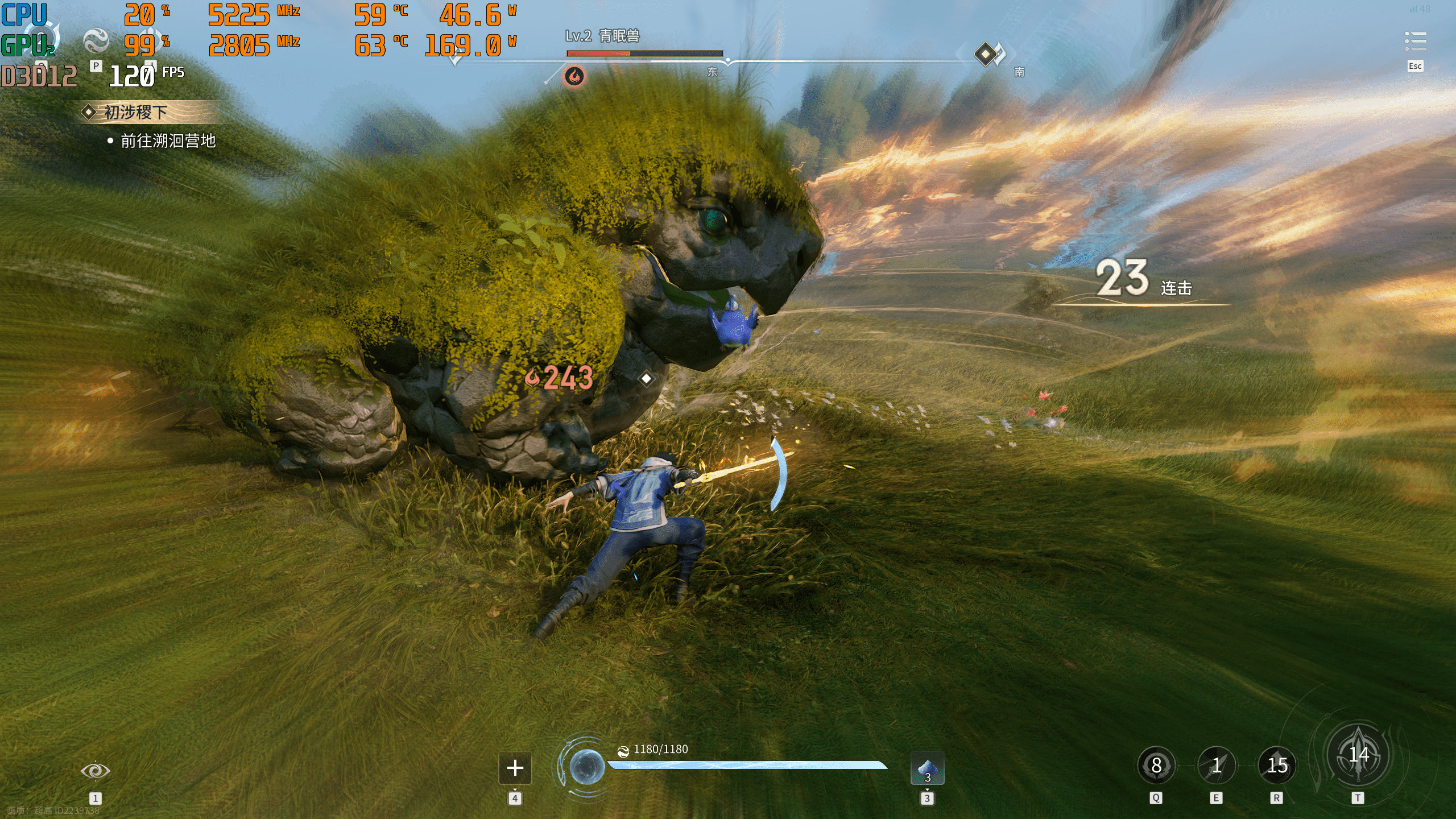Activate the spear thrust skill
The width and height of the screenshot is (1456, 819).
[x=1216, y=766]
